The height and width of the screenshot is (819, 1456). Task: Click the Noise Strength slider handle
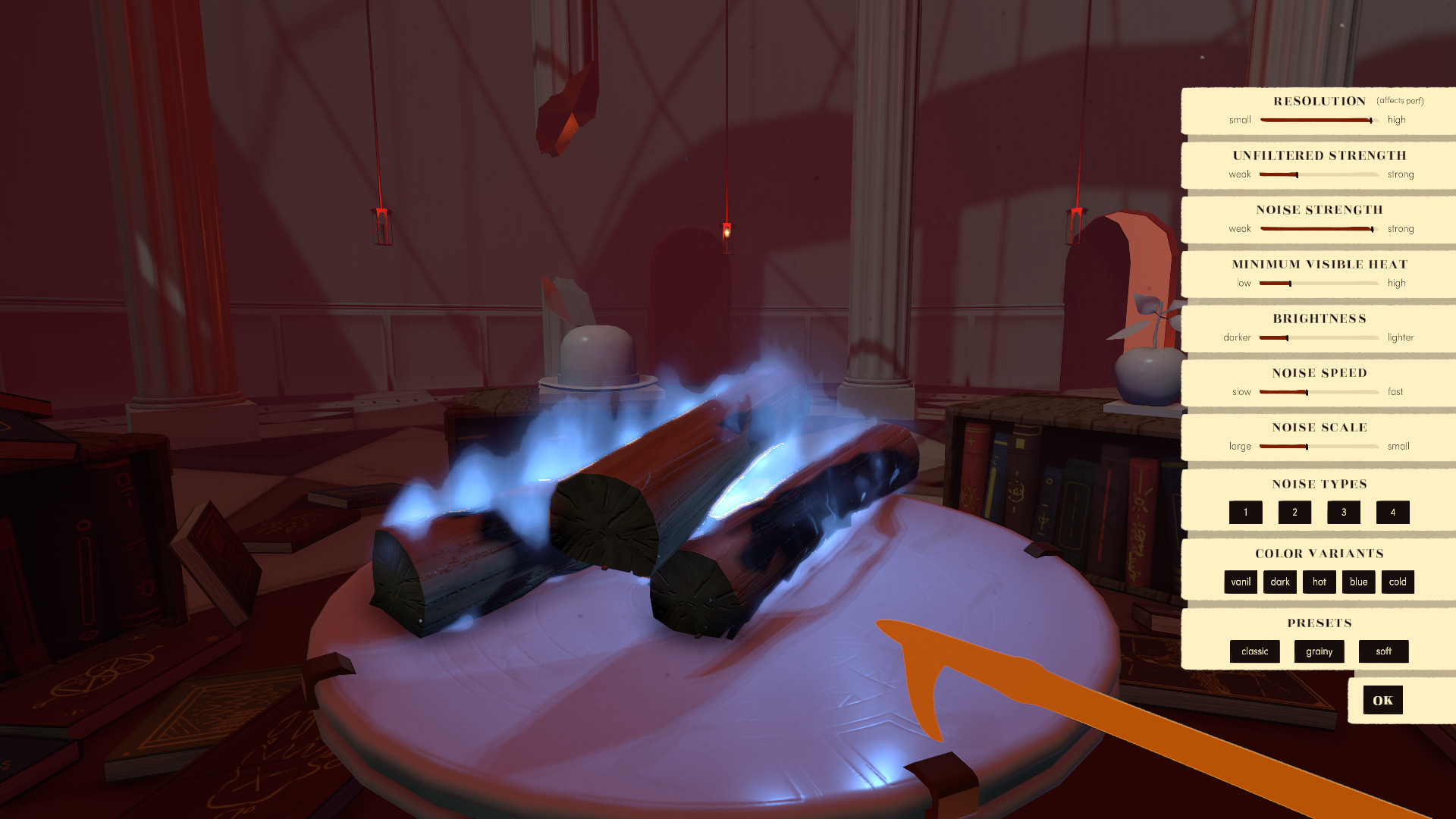tap(1371, 228)
